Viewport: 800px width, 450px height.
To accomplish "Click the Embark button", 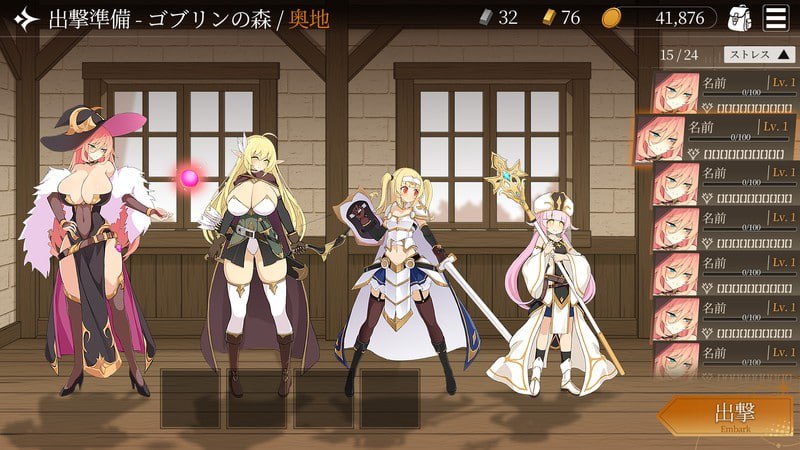I will (x=729, y=417).
